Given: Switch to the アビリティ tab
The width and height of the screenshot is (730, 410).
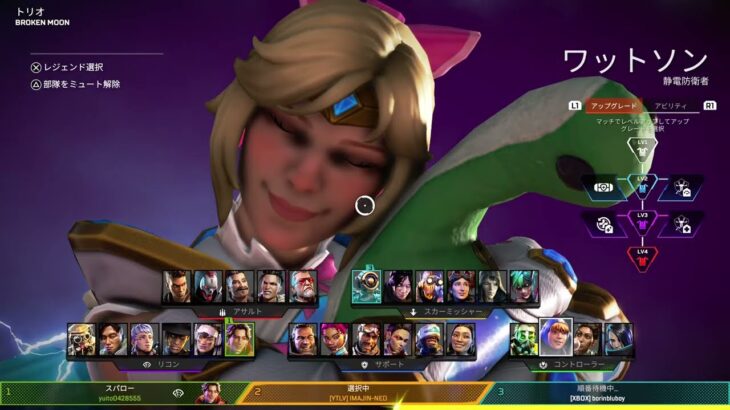Looking at the screenshot, I should pyautogui.click(x=670, y=105).
